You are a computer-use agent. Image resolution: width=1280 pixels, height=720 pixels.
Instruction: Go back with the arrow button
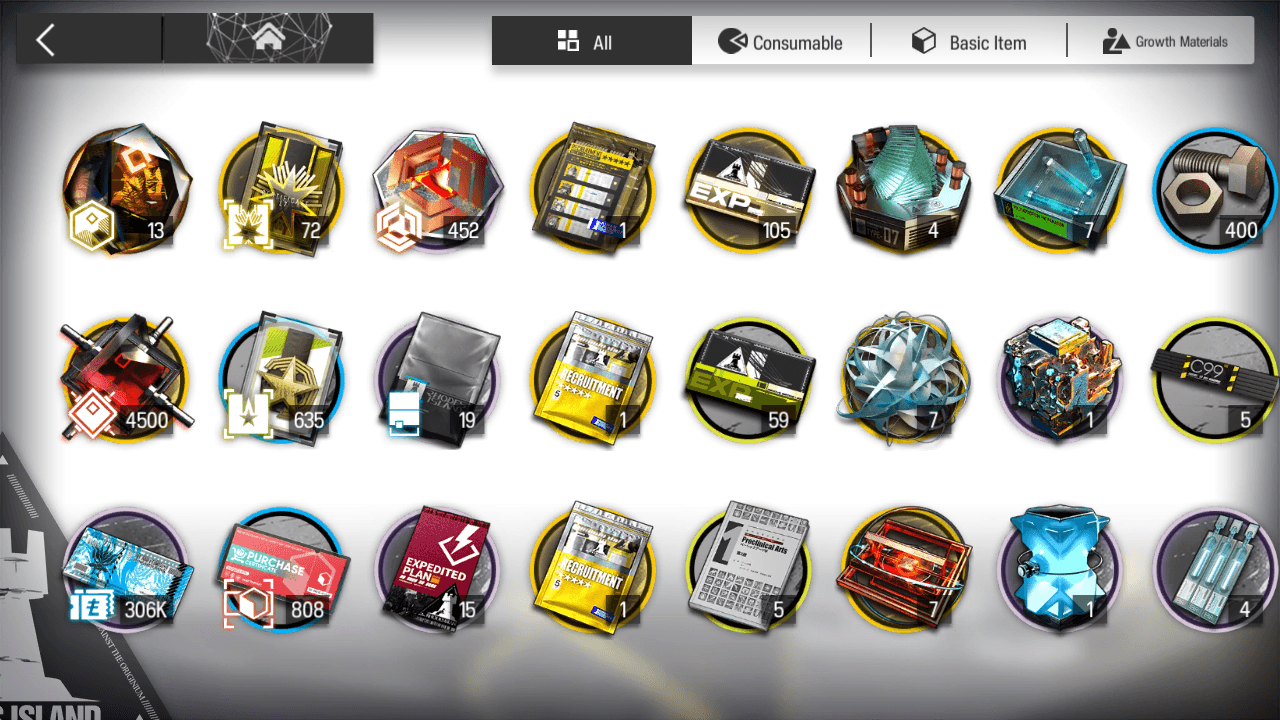tap(46, 40)
